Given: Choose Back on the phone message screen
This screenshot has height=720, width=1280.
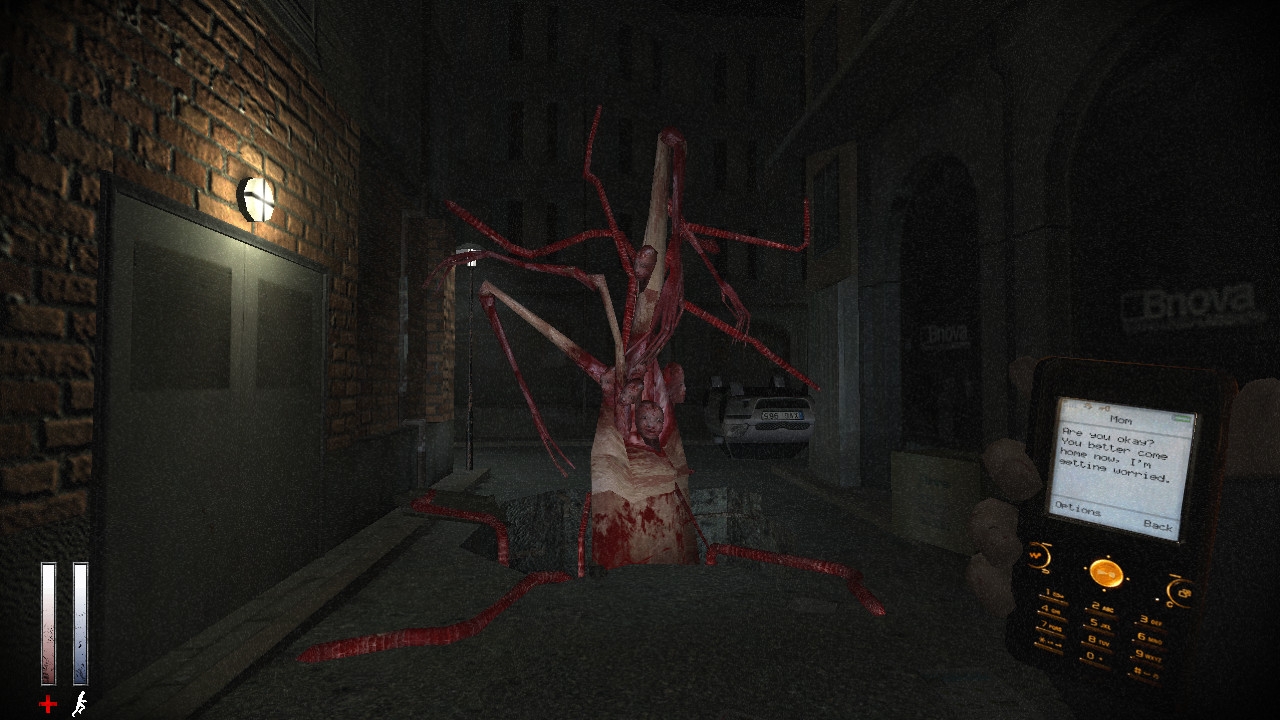Looking at the screenshot, I should pos(1157,525).
